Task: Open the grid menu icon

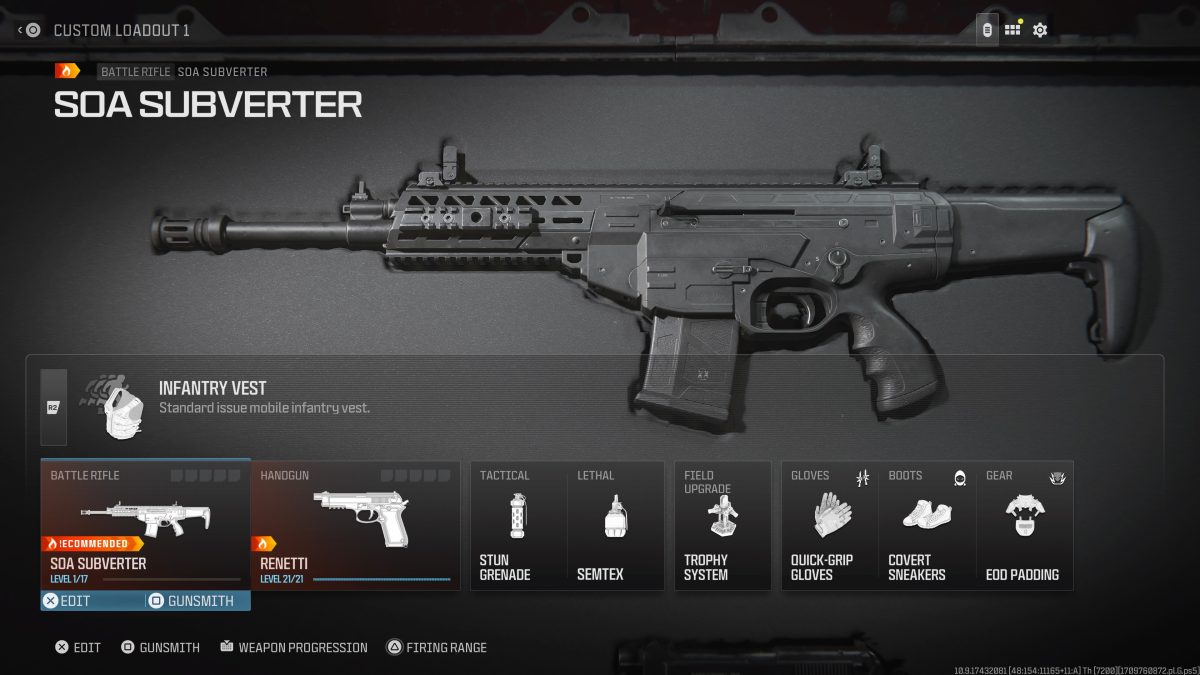Action: pos(1013,30)
